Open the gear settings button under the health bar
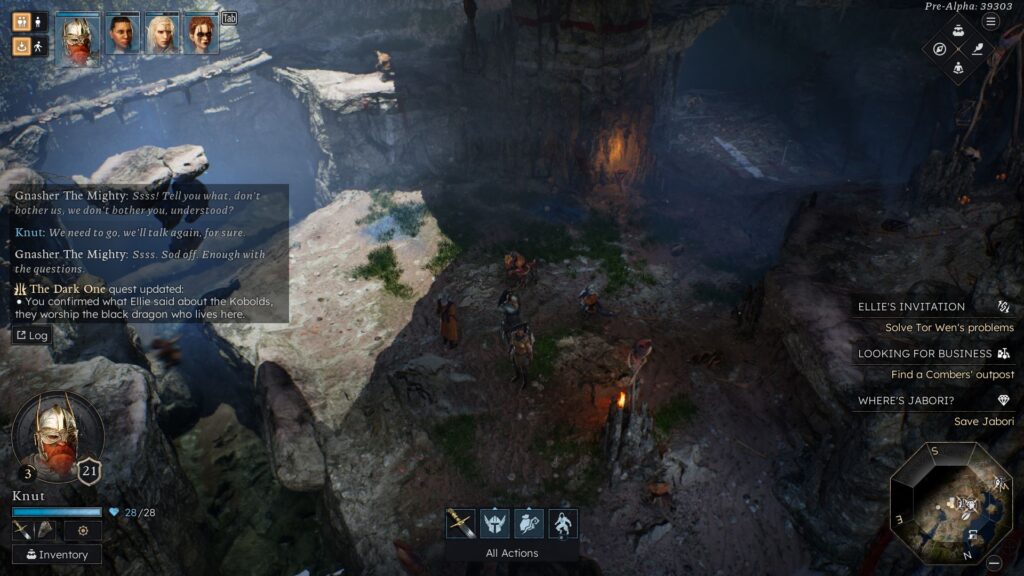This screenshot has height=576, width=1024. 83,531
